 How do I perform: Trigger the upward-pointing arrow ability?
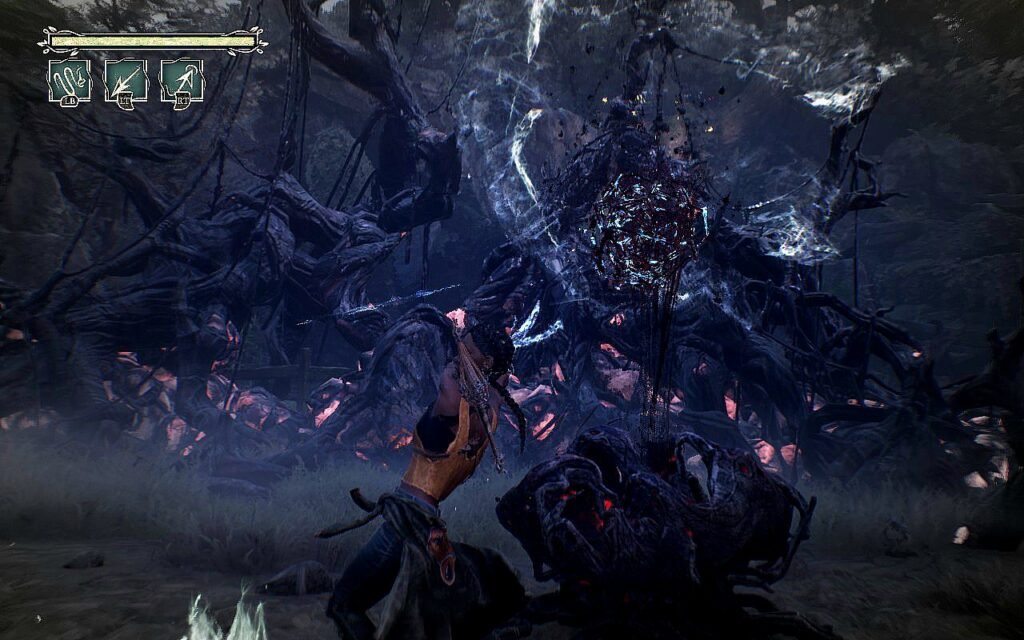[x=182, y=80]
